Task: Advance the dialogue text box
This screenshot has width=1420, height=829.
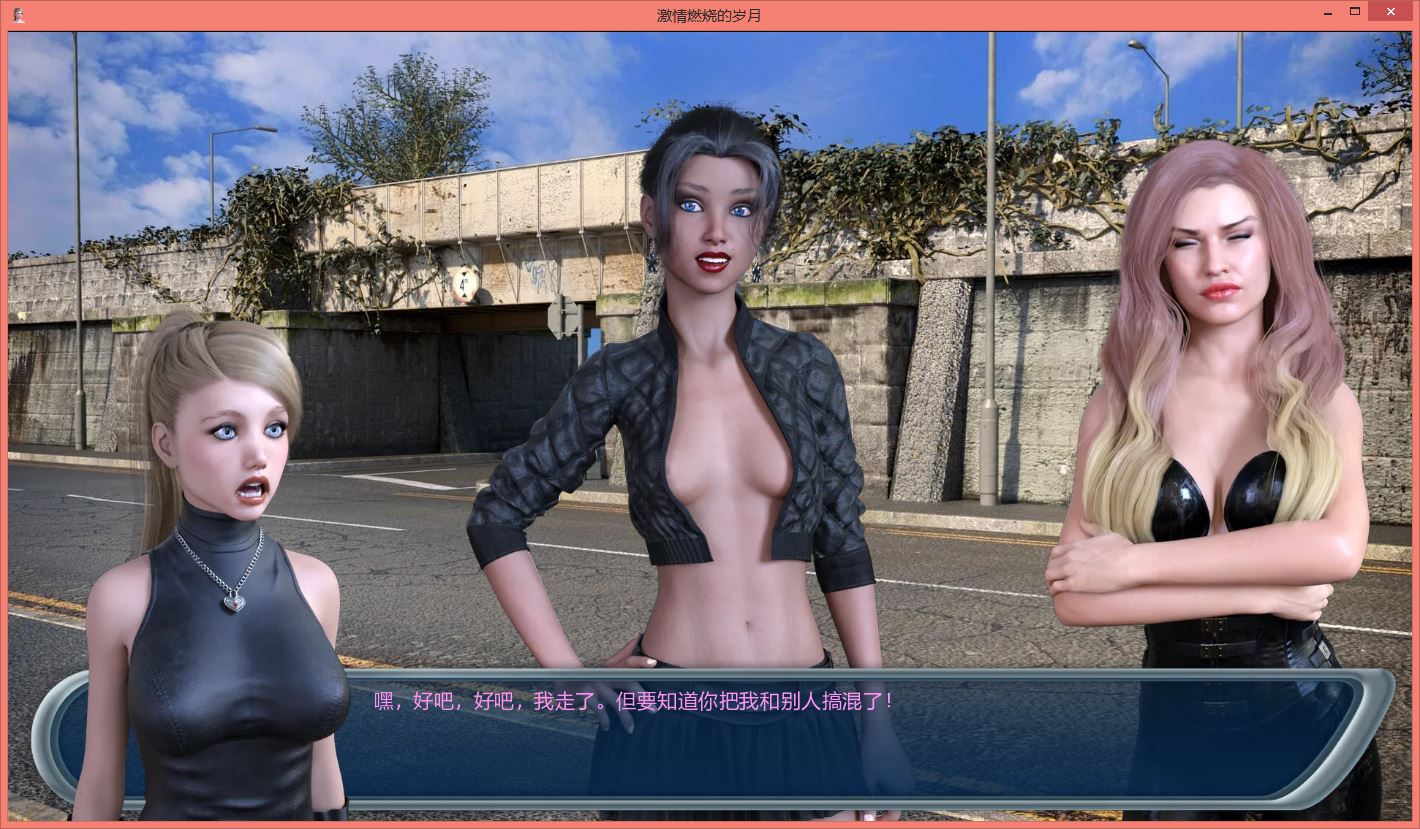Action: (710, 735)
